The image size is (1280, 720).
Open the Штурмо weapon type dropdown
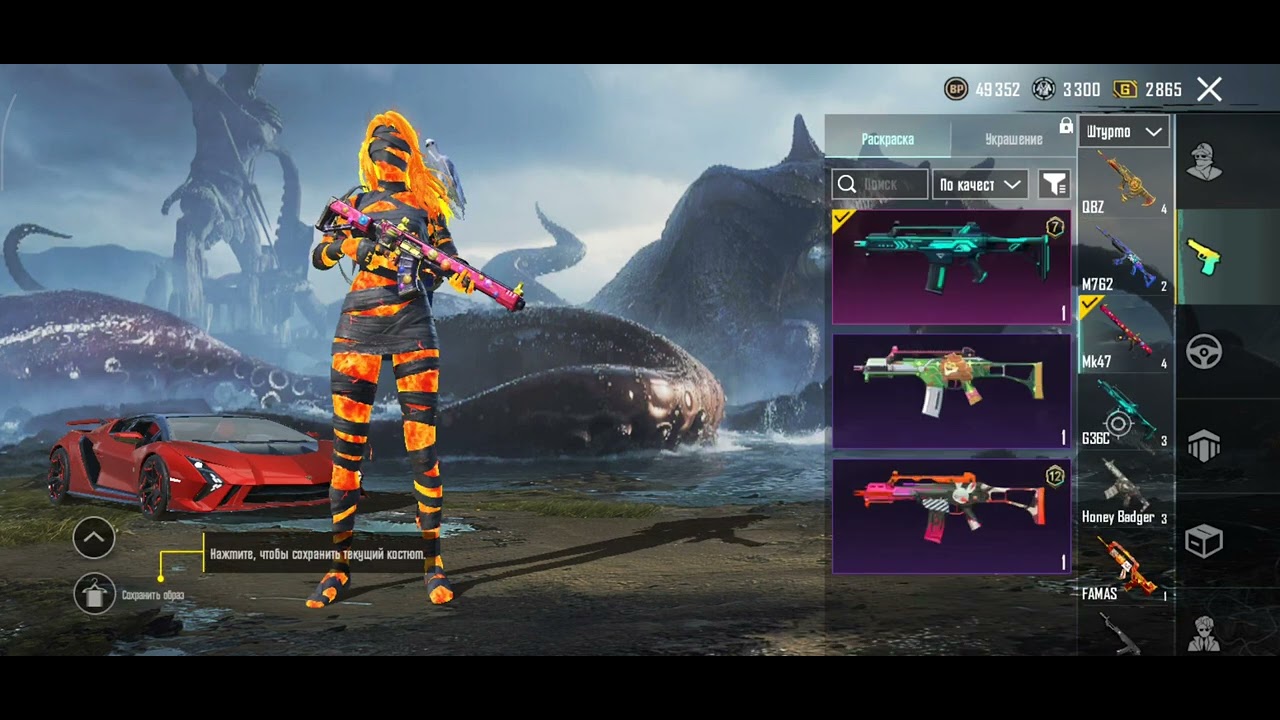(x=1124, y=132)
